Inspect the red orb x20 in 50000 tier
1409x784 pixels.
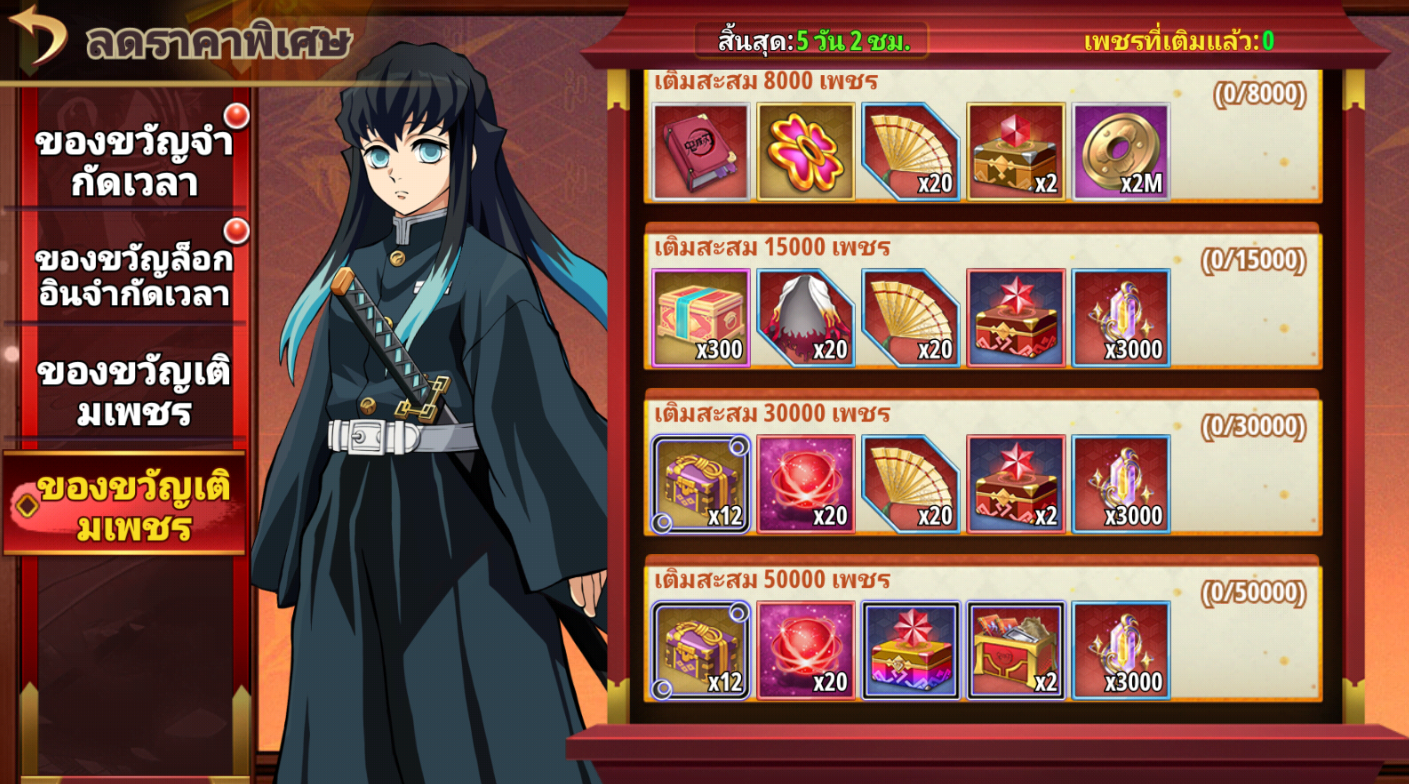pos(805,650)
